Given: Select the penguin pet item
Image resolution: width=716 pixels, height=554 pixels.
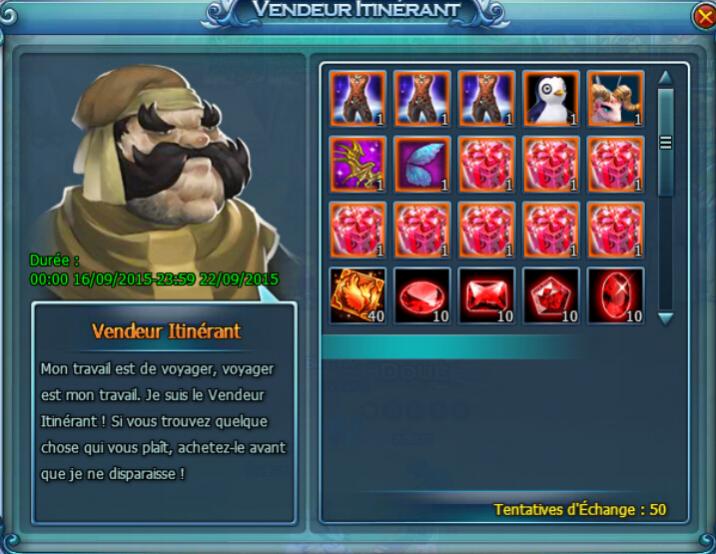Looking at the screenshot, I should point(551,97).
